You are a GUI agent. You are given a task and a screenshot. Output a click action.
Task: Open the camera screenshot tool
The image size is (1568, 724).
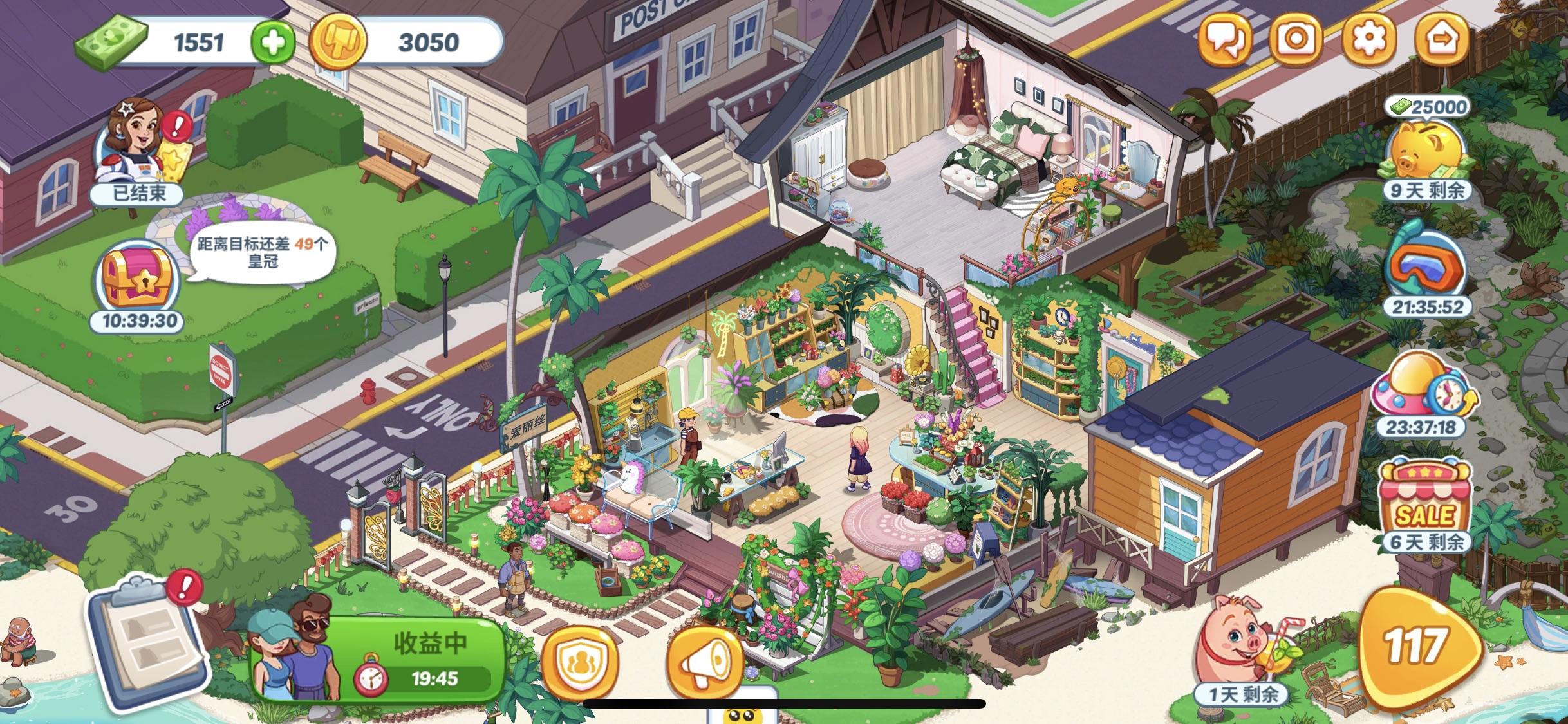1296,40
